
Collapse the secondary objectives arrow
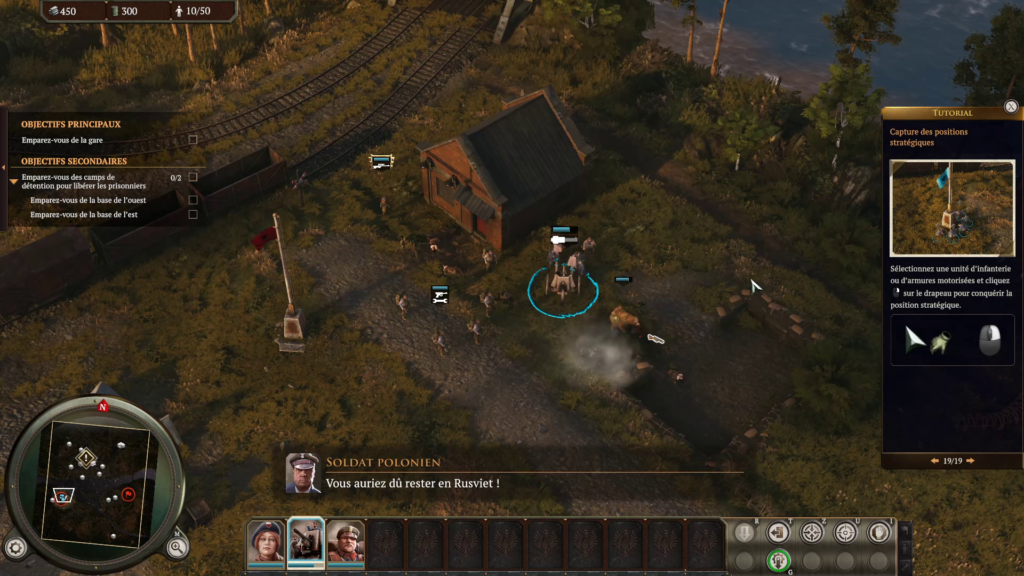pos(13,181)
